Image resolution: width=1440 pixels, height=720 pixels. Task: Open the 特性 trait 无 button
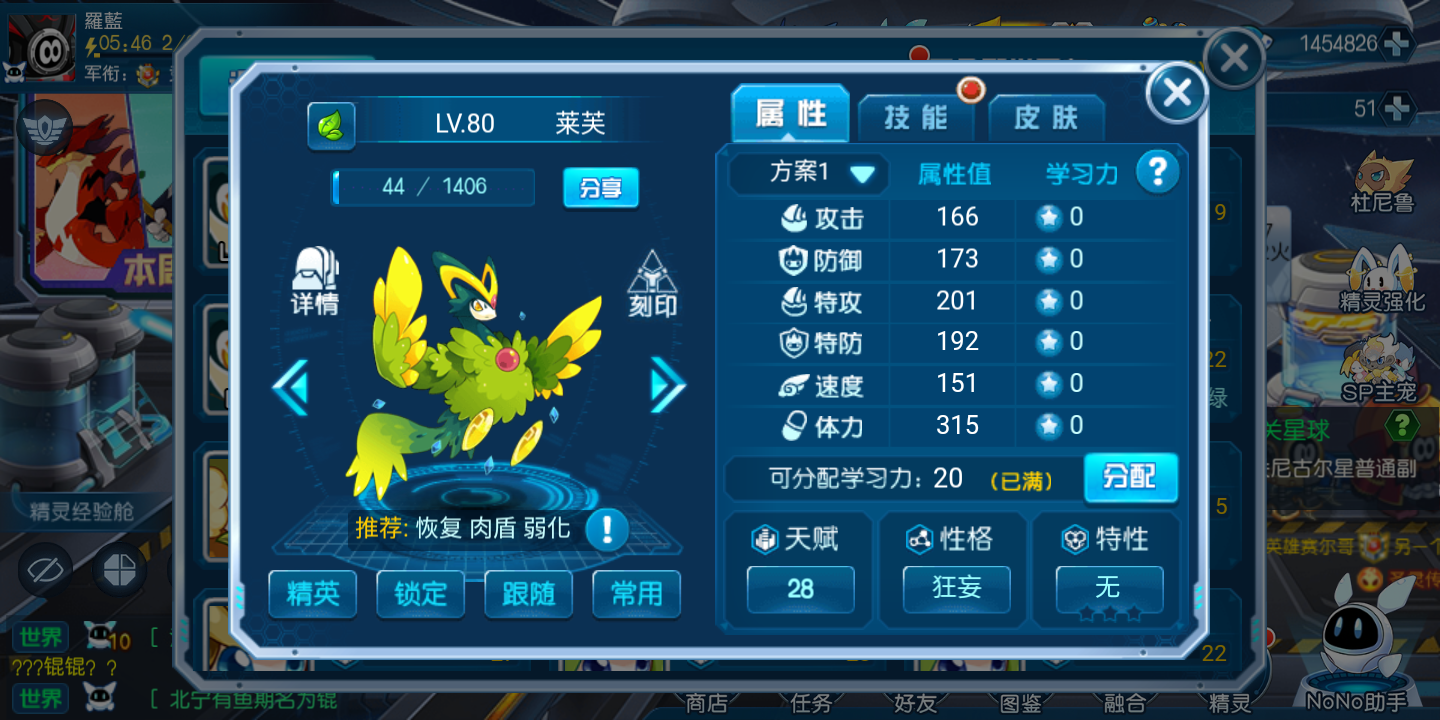[1109, 588]
